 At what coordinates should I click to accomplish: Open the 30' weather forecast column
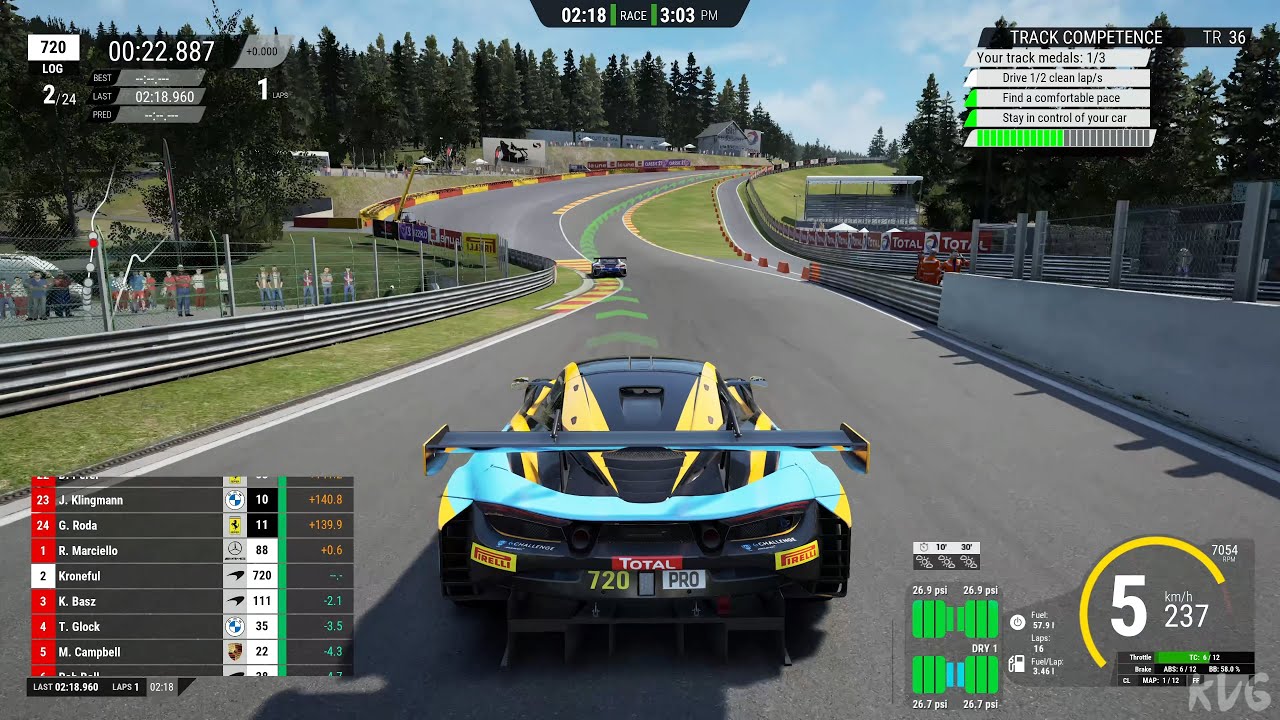[967, 547]
